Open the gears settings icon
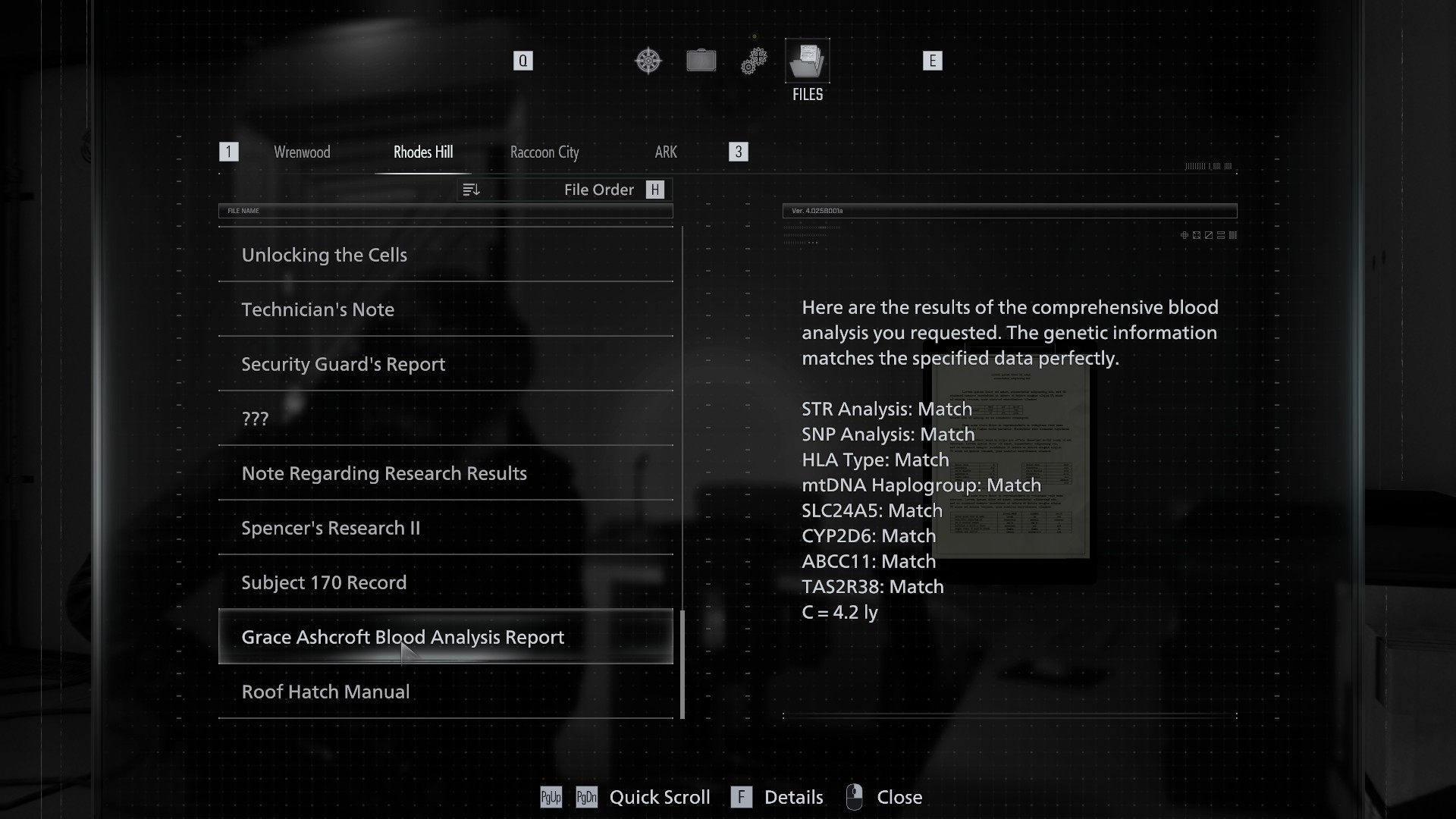Image resolution: width=1456 pixels, height=819 pixels. click(x=754, y=61)
